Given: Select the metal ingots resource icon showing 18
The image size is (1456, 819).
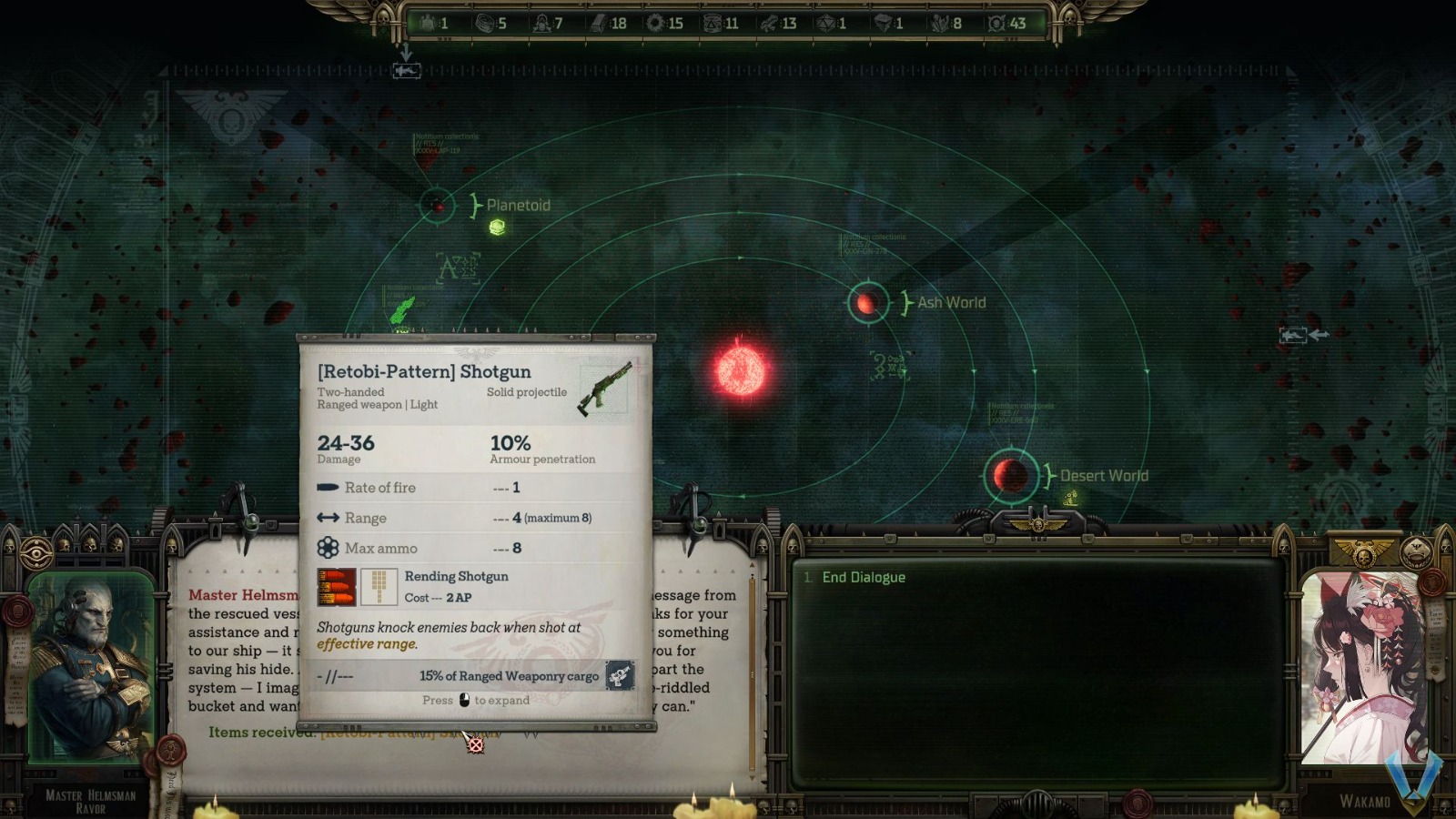Looking at the screenshot, I should (598, 25).
